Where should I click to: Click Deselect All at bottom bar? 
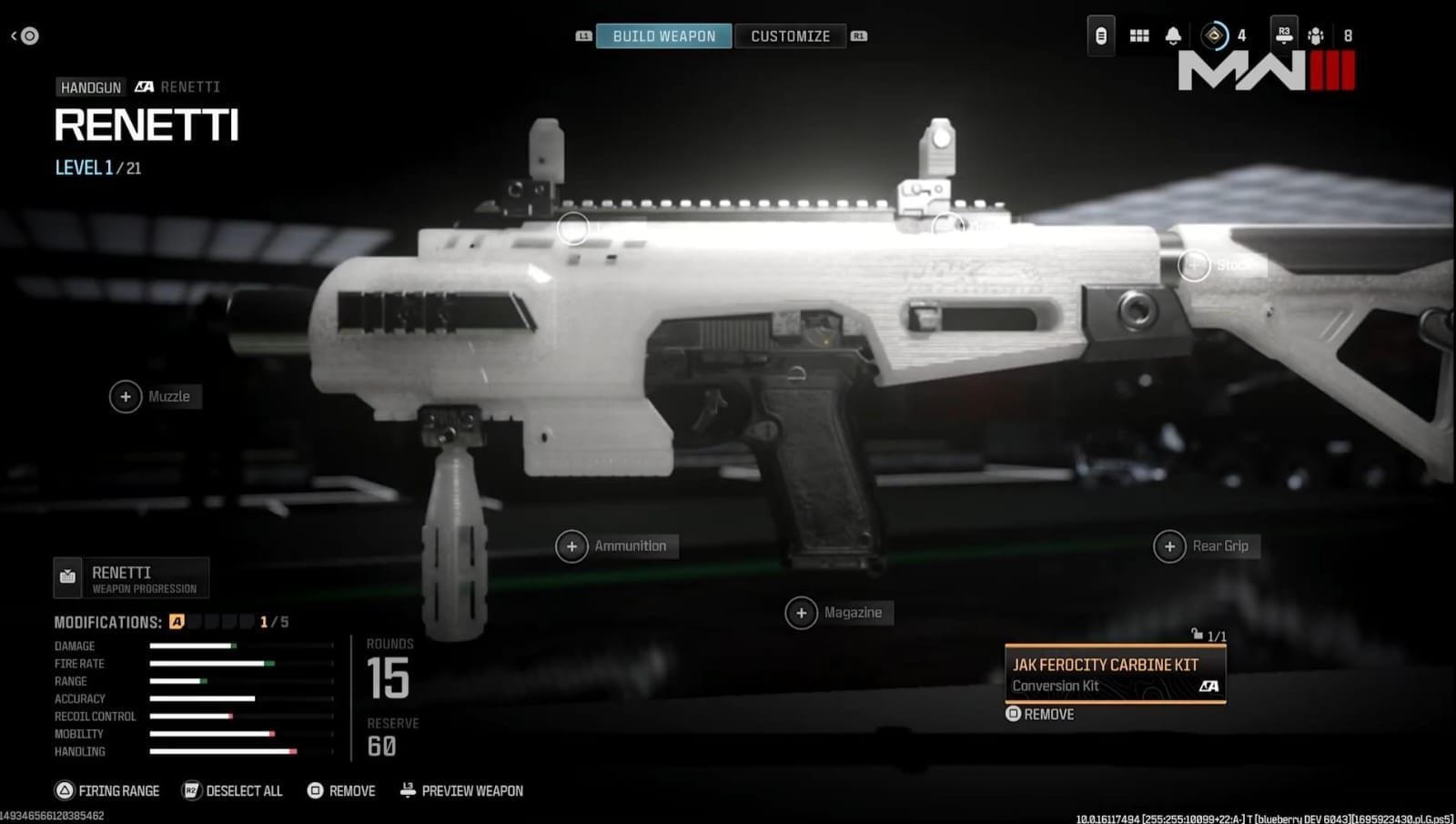[232, 790]
